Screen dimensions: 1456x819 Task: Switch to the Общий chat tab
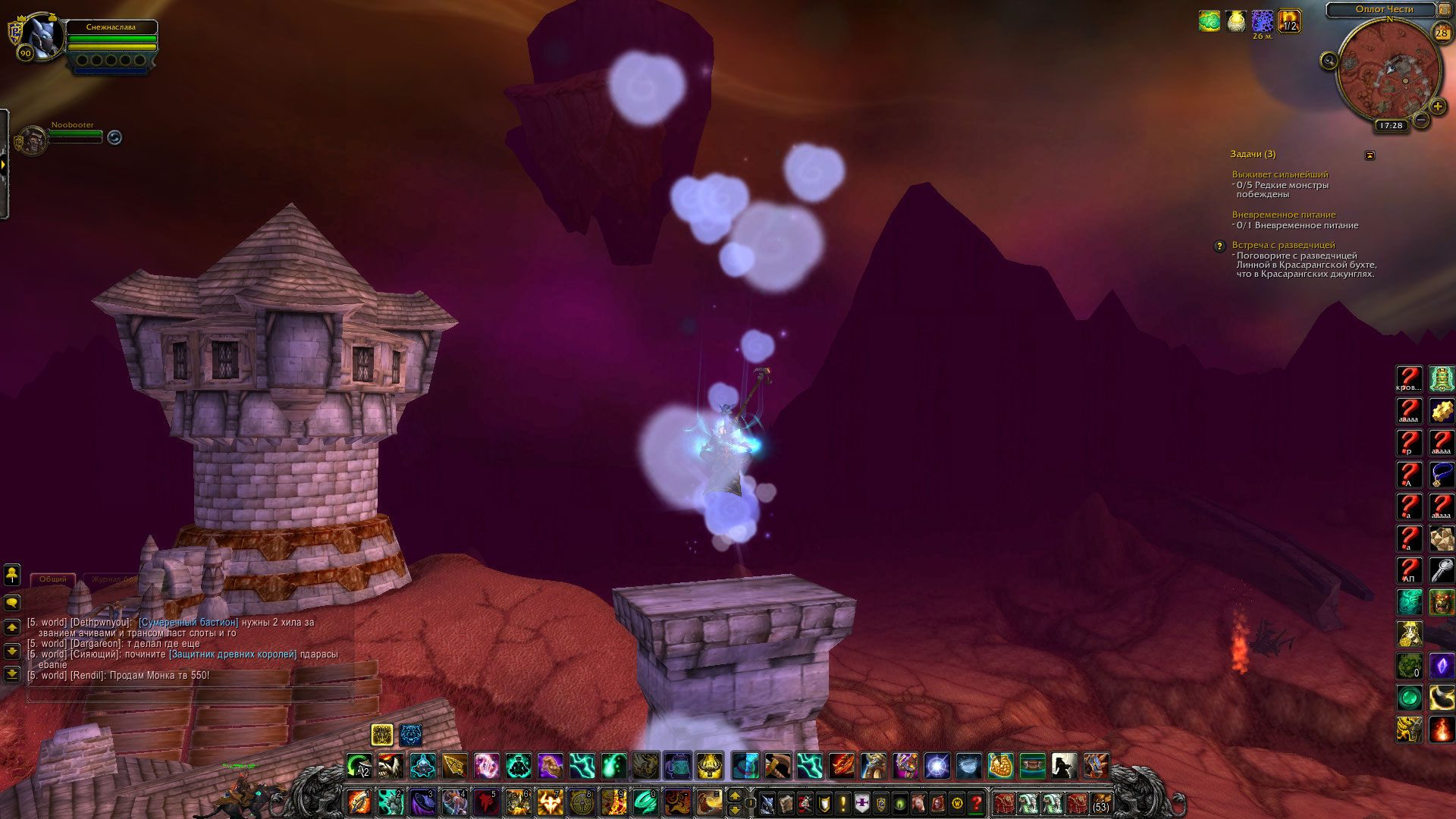53,579
